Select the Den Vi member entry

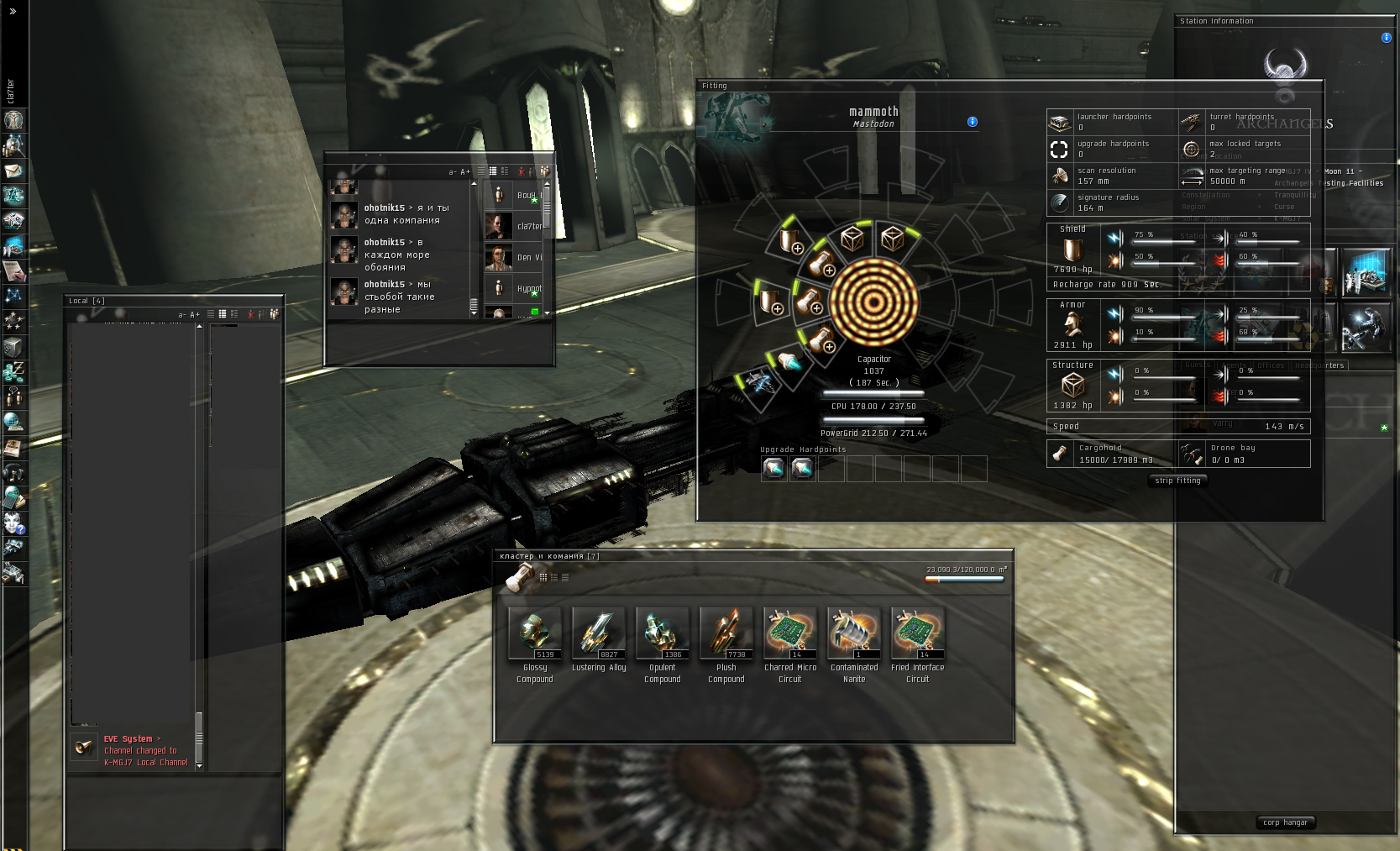tap(513, 258)
